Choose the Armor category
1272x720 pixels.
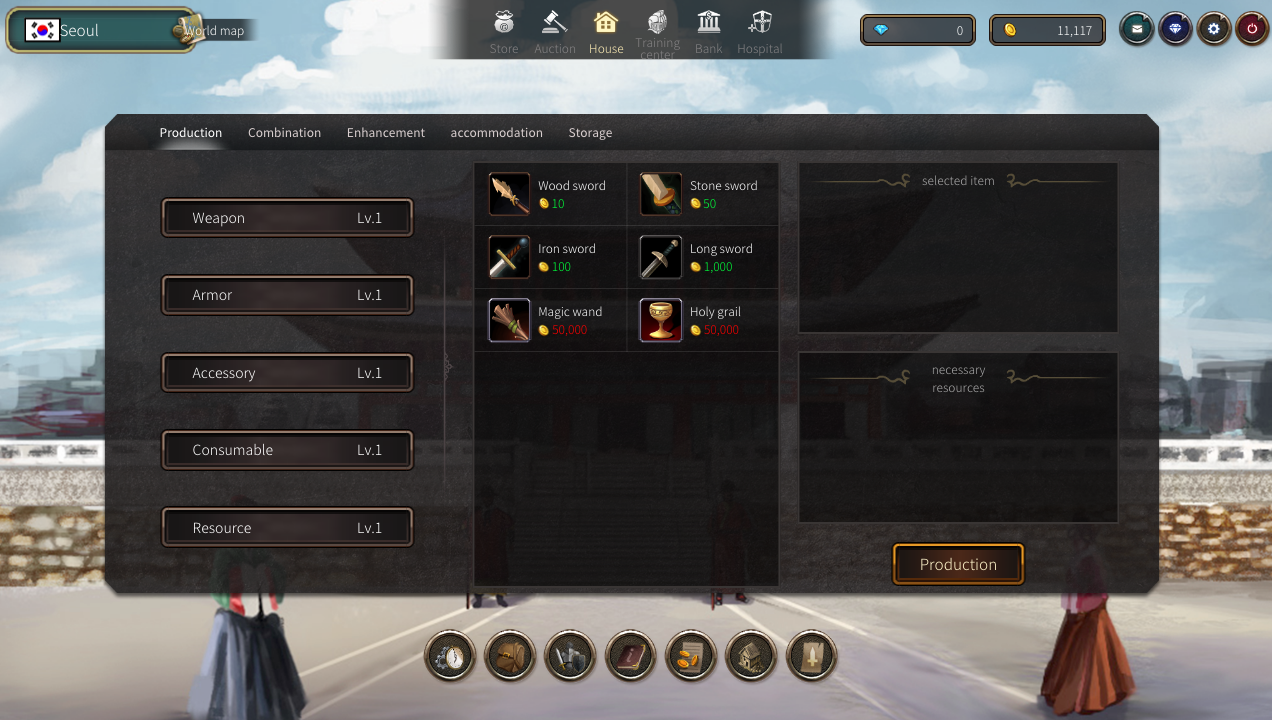pos(287,295)
